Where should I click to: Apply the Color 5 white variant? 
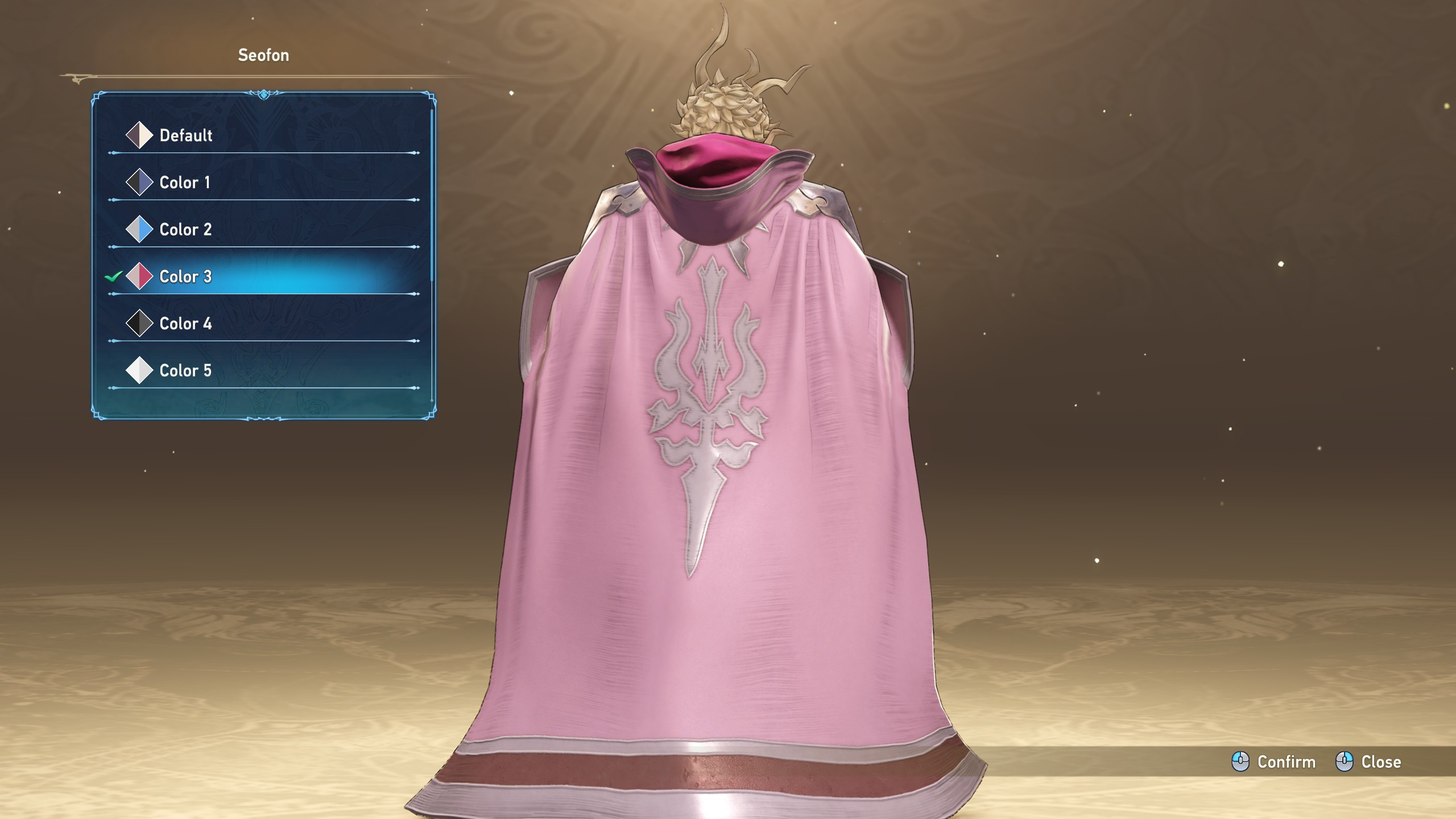(185, 371)
